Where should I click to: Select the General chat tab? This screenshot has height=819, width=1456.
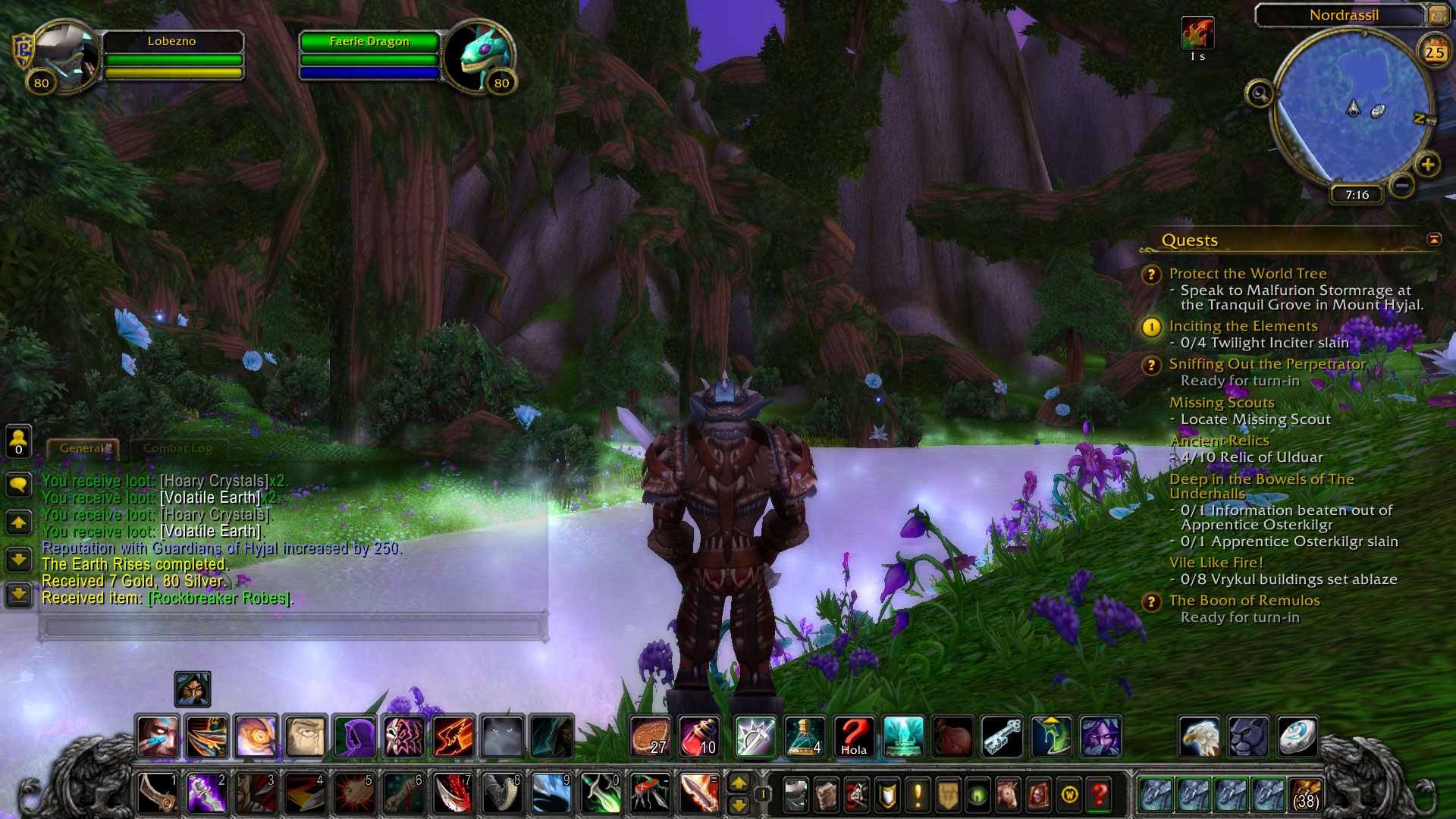83,448
